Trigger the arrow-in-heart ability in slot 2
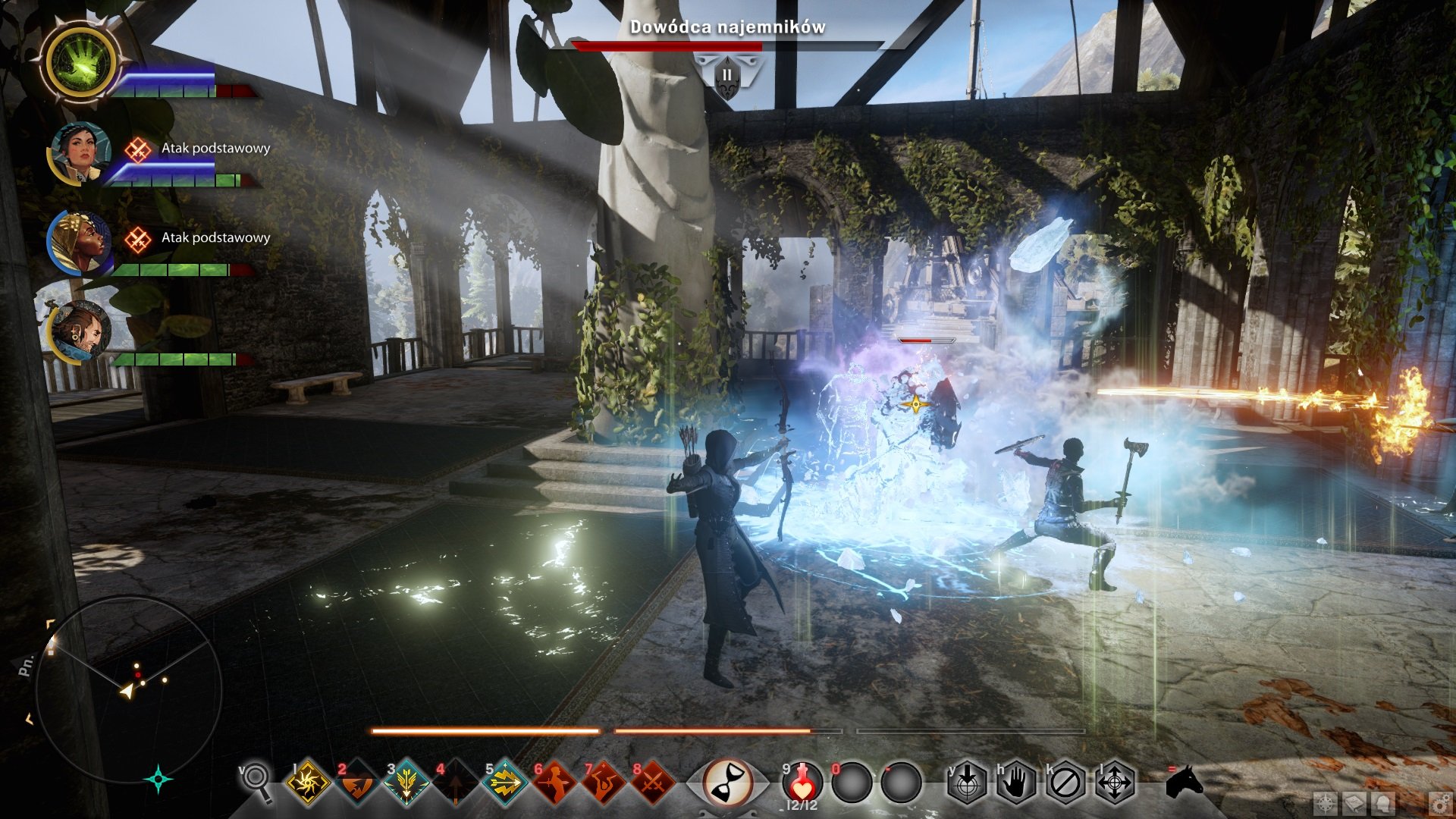The image size is (1456, 819). tap(356, 783)
